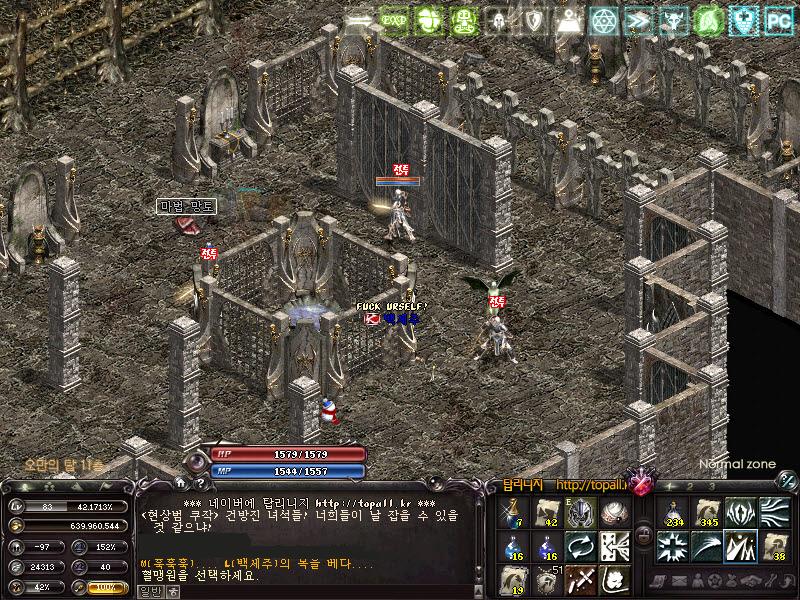Screen dimensions: 800x600
Task: Click the home button above chat
Action: point(181,484)
